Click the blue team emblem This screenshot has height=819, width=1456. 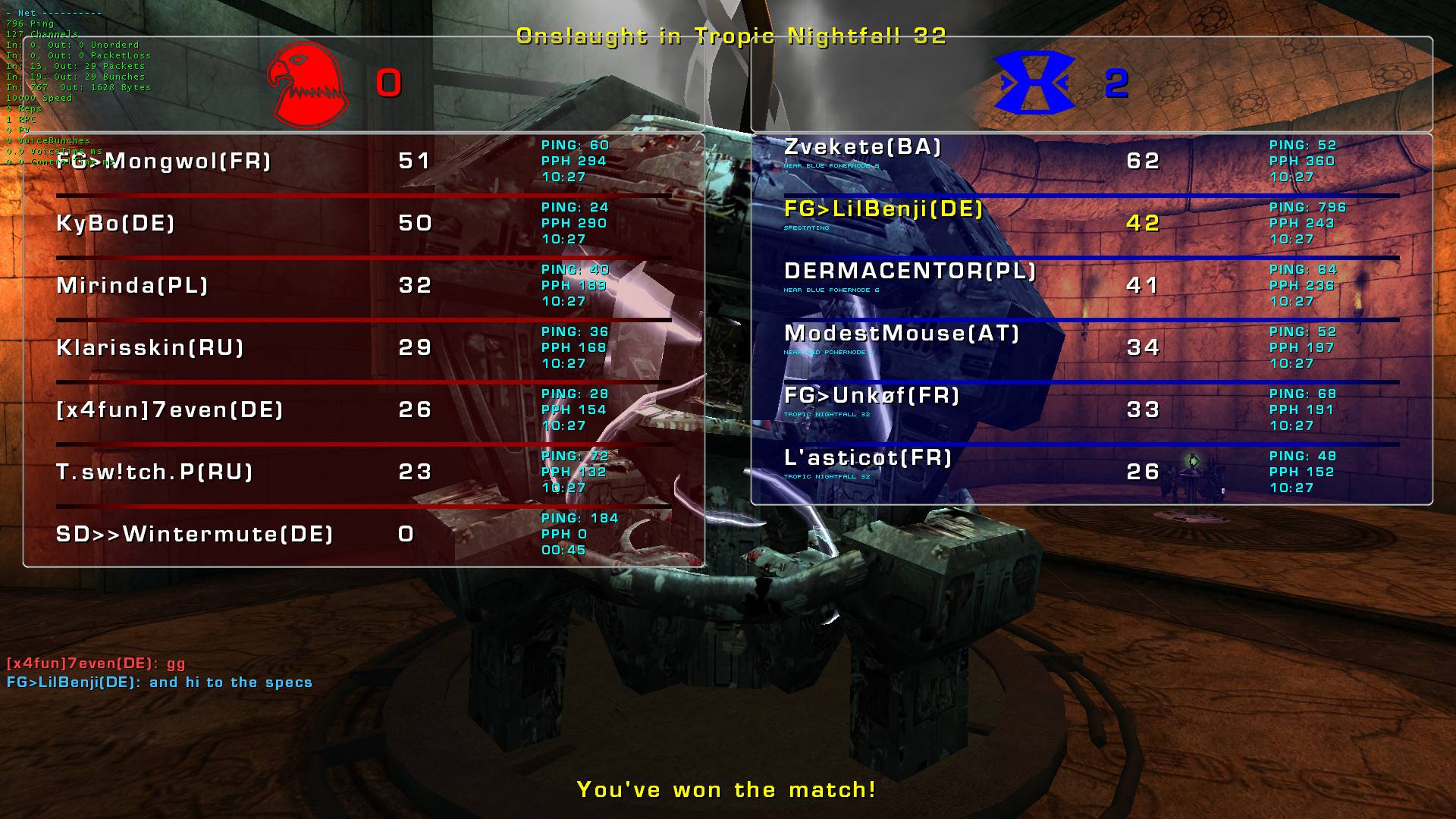[1035, 83]
